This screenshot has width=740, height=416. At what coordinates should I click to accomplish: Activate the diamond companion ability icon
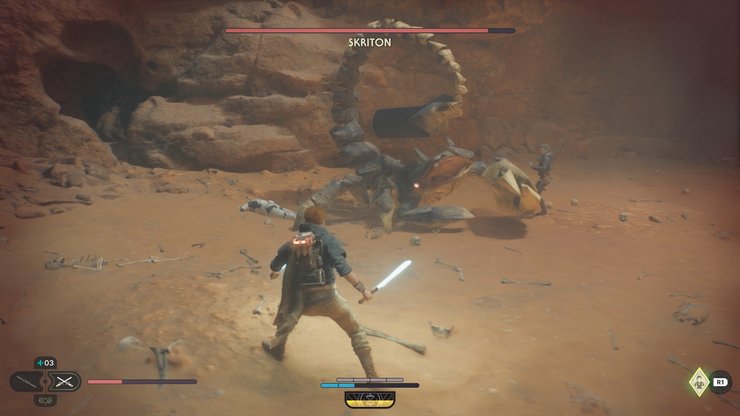[698, 380]
